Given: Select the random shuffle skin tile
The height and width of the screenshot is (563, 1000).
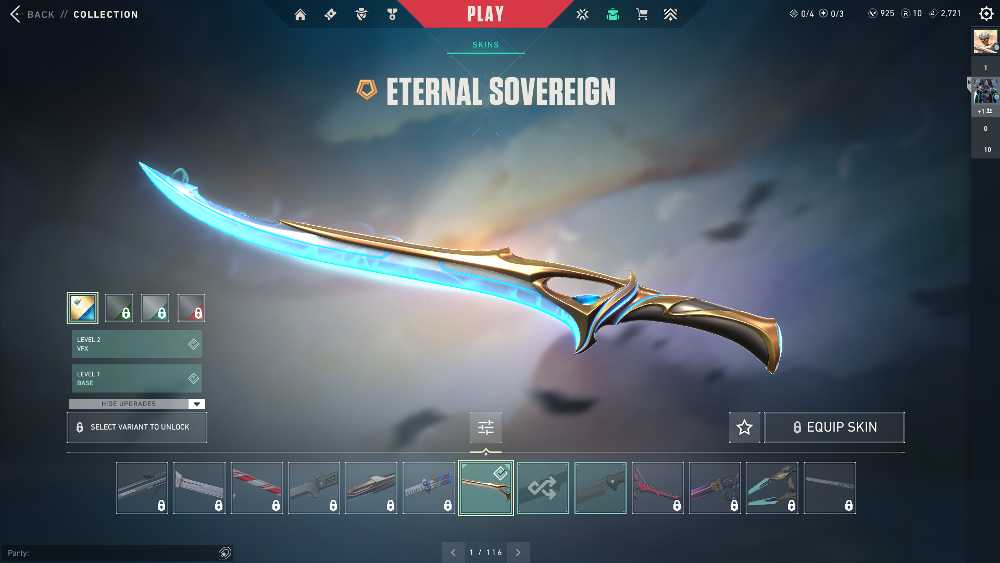Looking at the screenshot, I should click(543, 488).
